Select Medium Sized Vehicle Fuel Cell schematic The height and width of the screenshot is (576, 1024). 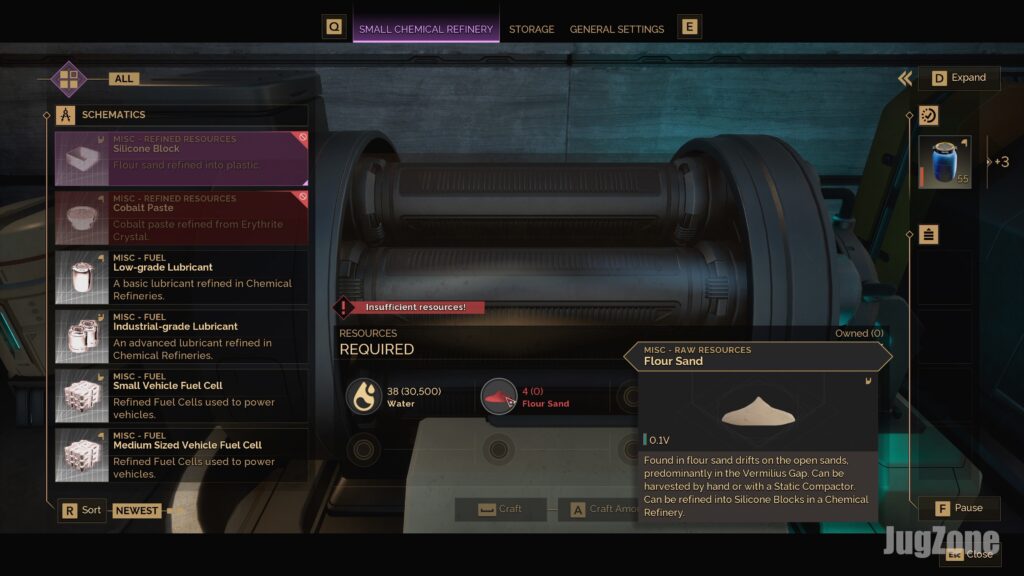pyautogui.click(x=181, y=455)
